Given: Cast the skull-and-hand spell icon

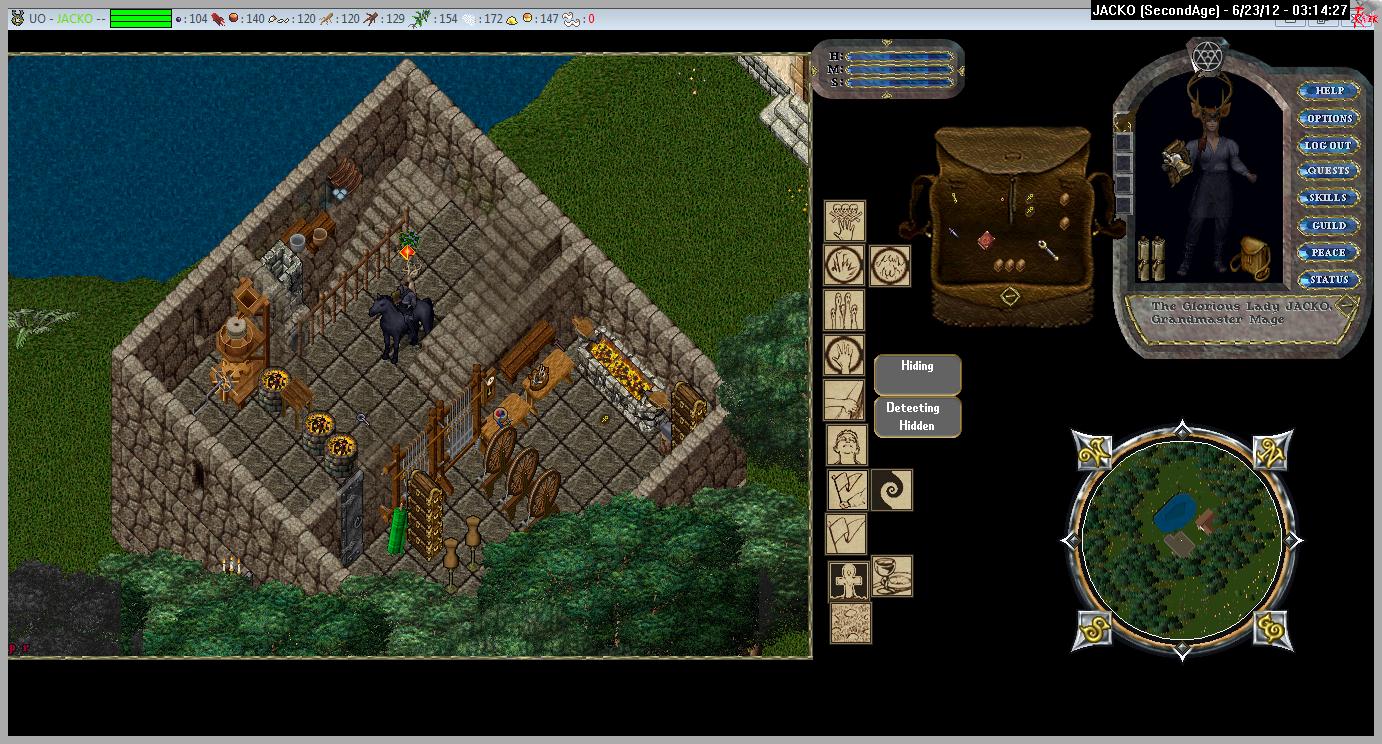Looking at the screenshot, I should pyautogui.click(x=844, y=221).
